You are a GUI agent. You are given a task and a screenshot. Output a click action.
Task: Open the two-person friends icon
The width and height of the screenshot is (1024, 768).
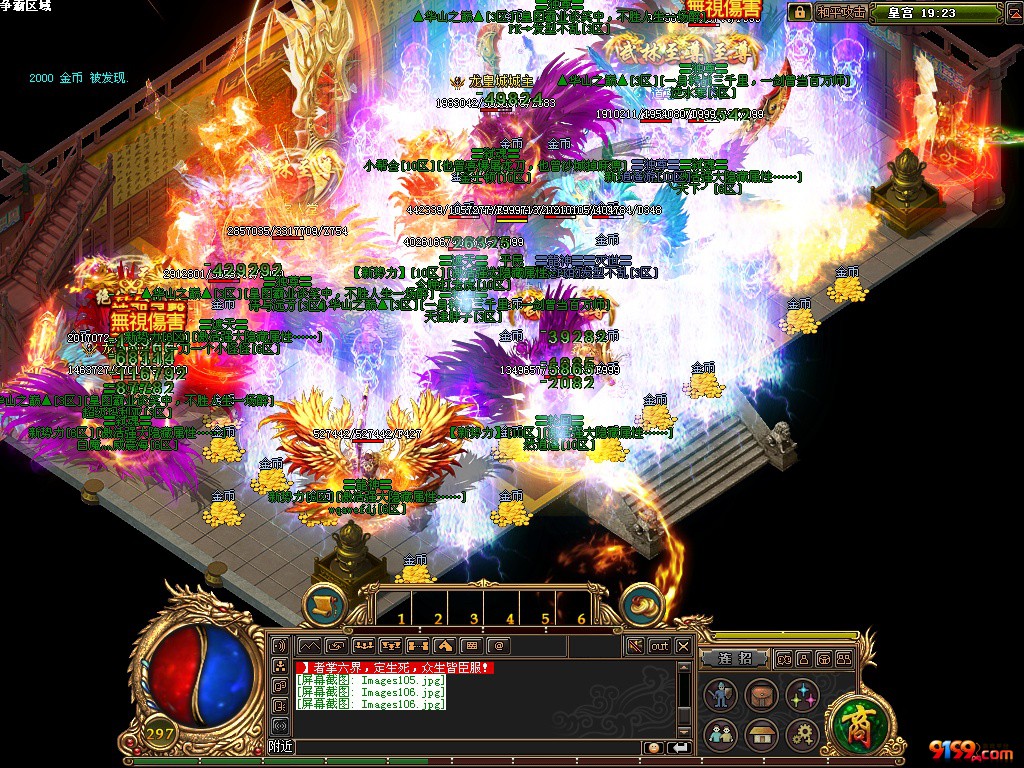coord(721,734)
